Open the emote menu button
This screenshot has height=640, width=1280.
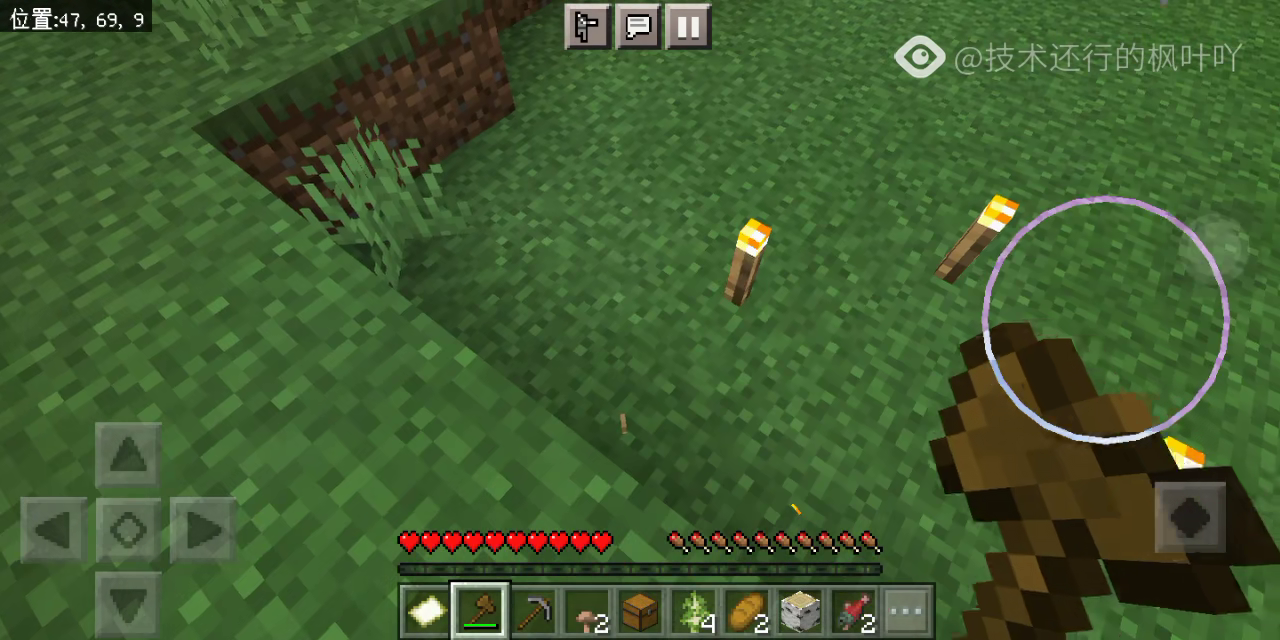point(587,26)
